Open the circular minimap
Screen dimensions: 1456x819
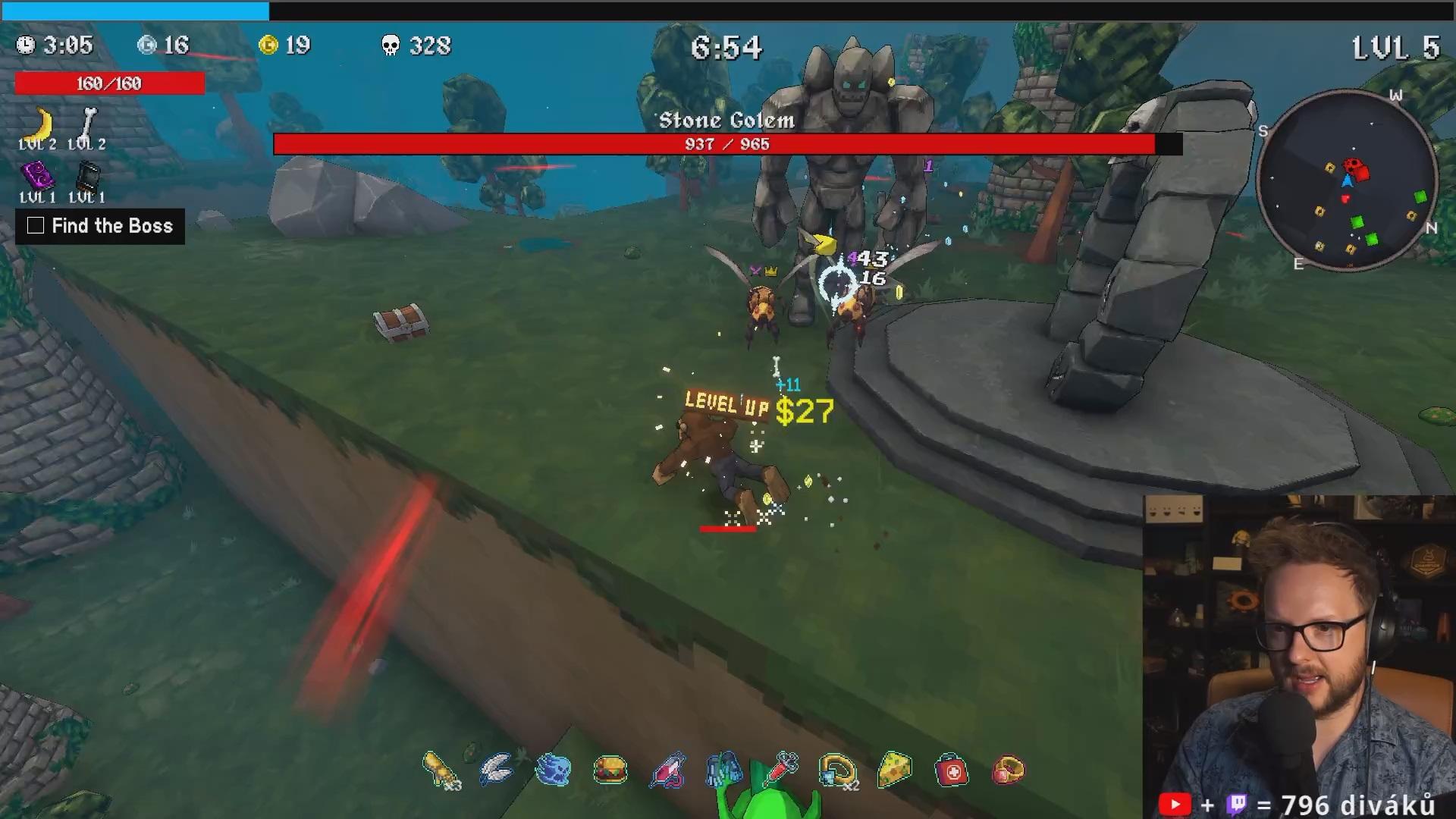[x=1347, y=181]
